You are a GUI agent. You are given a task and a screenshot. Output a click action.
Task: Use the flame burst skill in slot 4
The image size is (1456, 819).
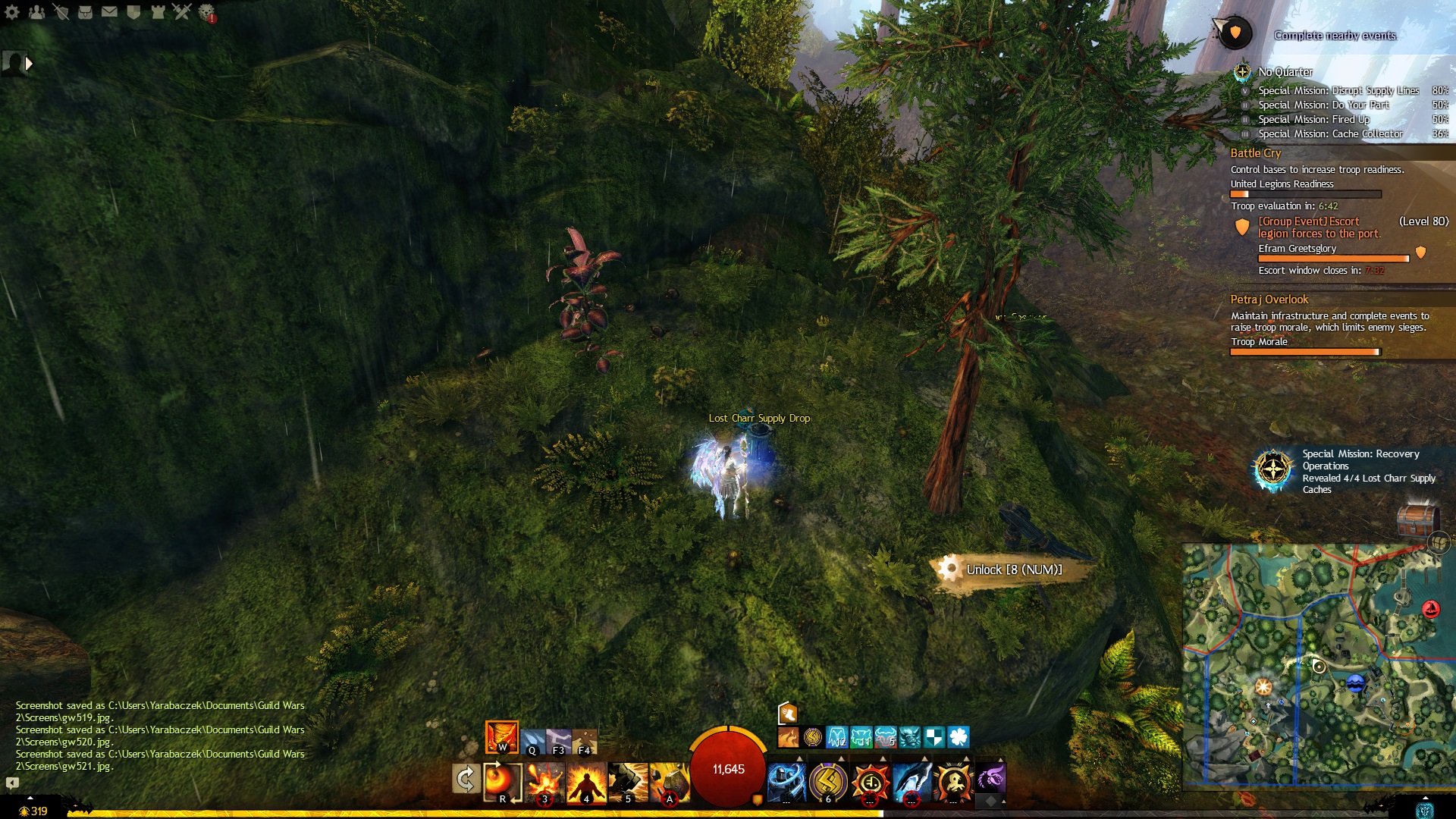point(586,781)
